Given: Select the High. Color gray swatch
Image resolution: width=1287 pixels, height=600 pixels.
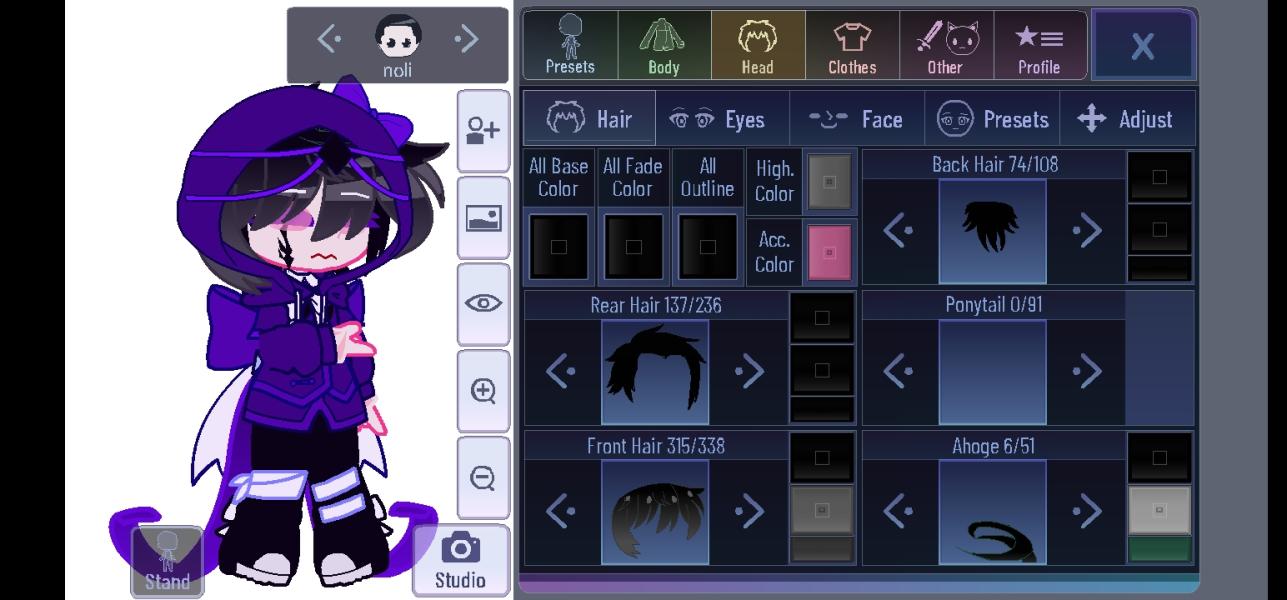Looking at the screenshot, I should click(x=829, y=182).
